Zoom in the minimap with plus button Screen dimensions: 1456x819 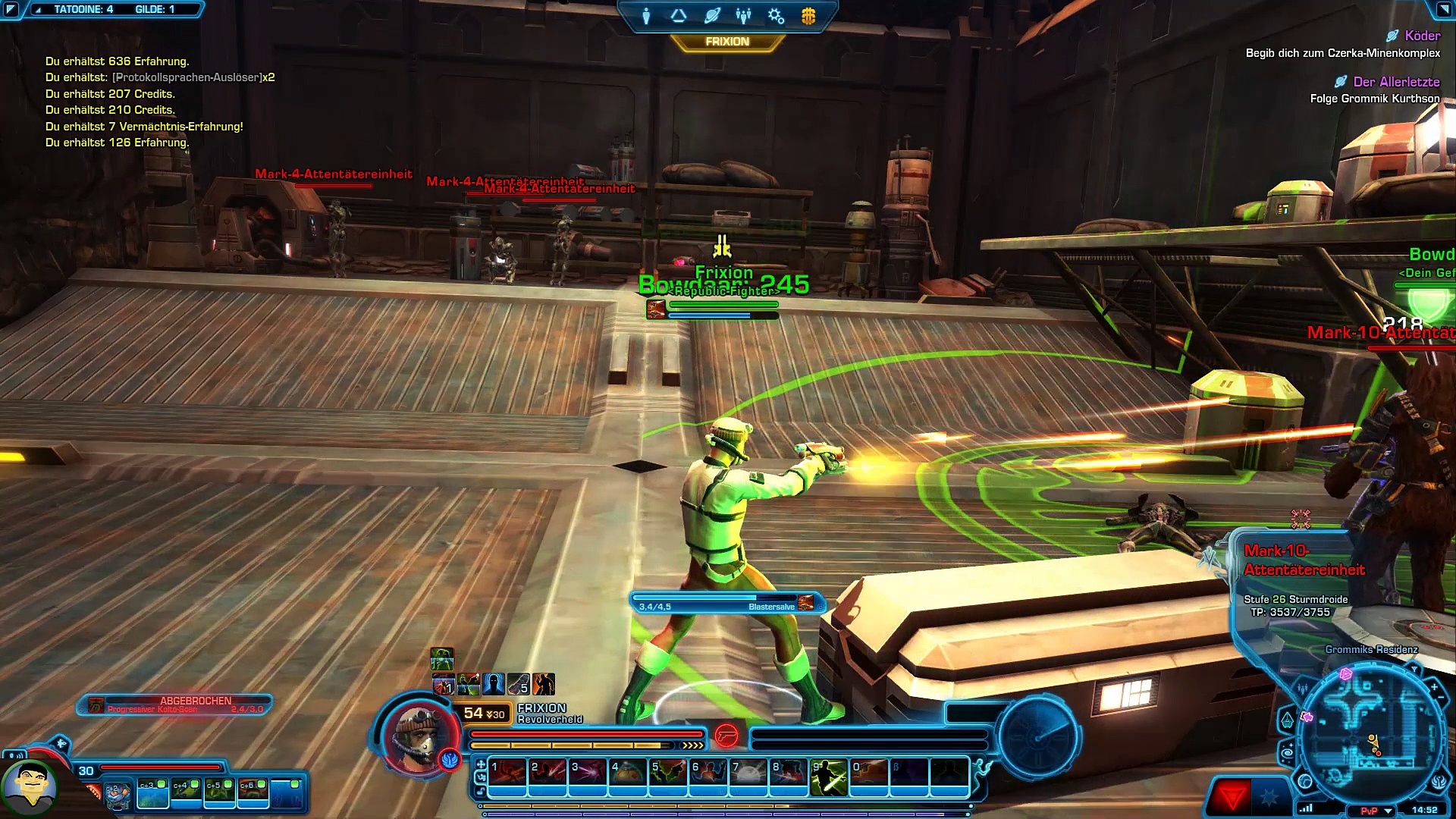coord(1434,687)
